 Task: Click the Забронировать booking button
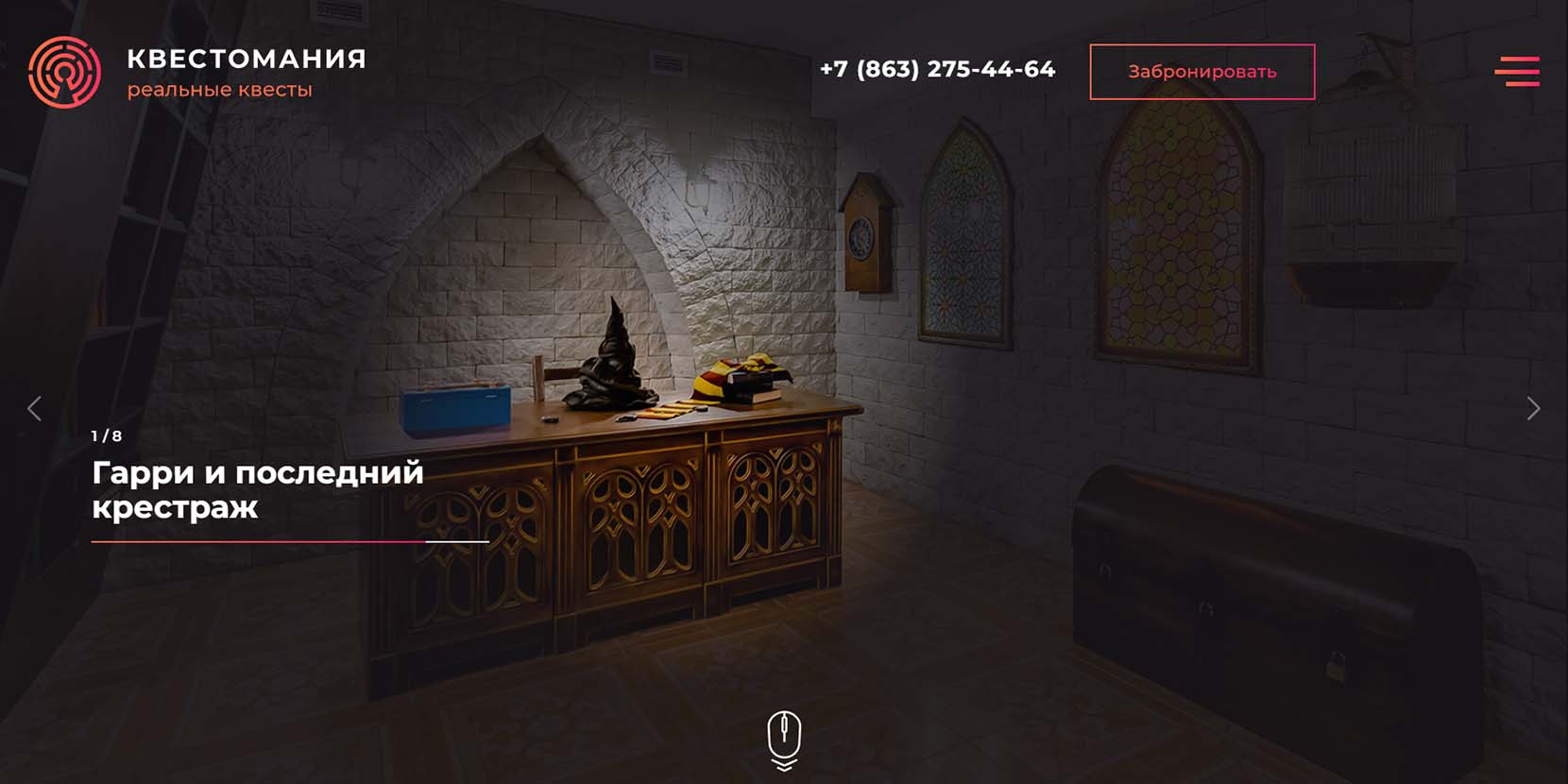click(x=1202, y=72)
